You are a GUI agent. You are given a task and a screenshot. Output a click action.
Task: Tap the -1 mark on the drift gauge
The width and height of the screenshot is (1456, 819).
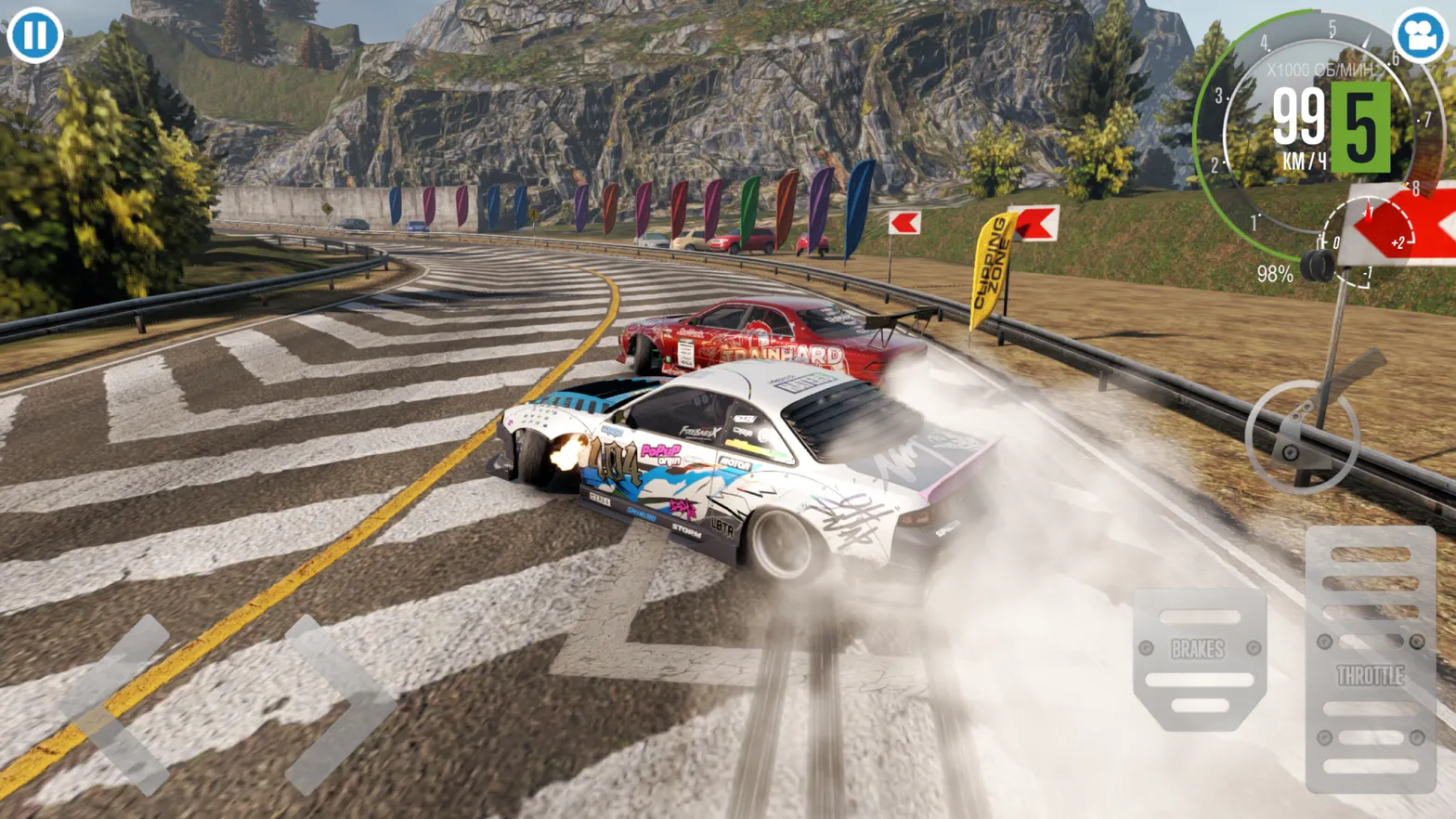1368,273
